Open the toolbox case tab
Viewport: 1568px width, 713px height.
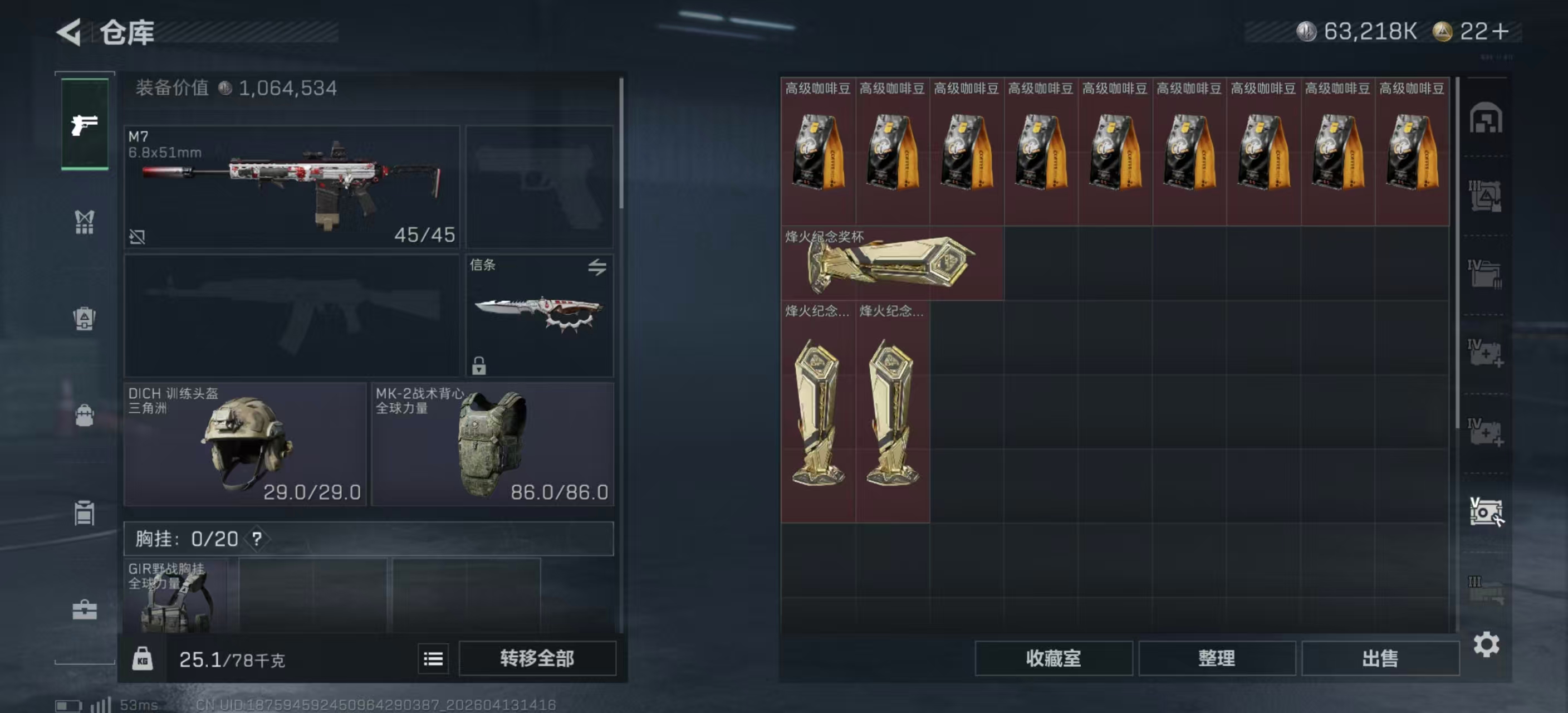click(85, 609)
